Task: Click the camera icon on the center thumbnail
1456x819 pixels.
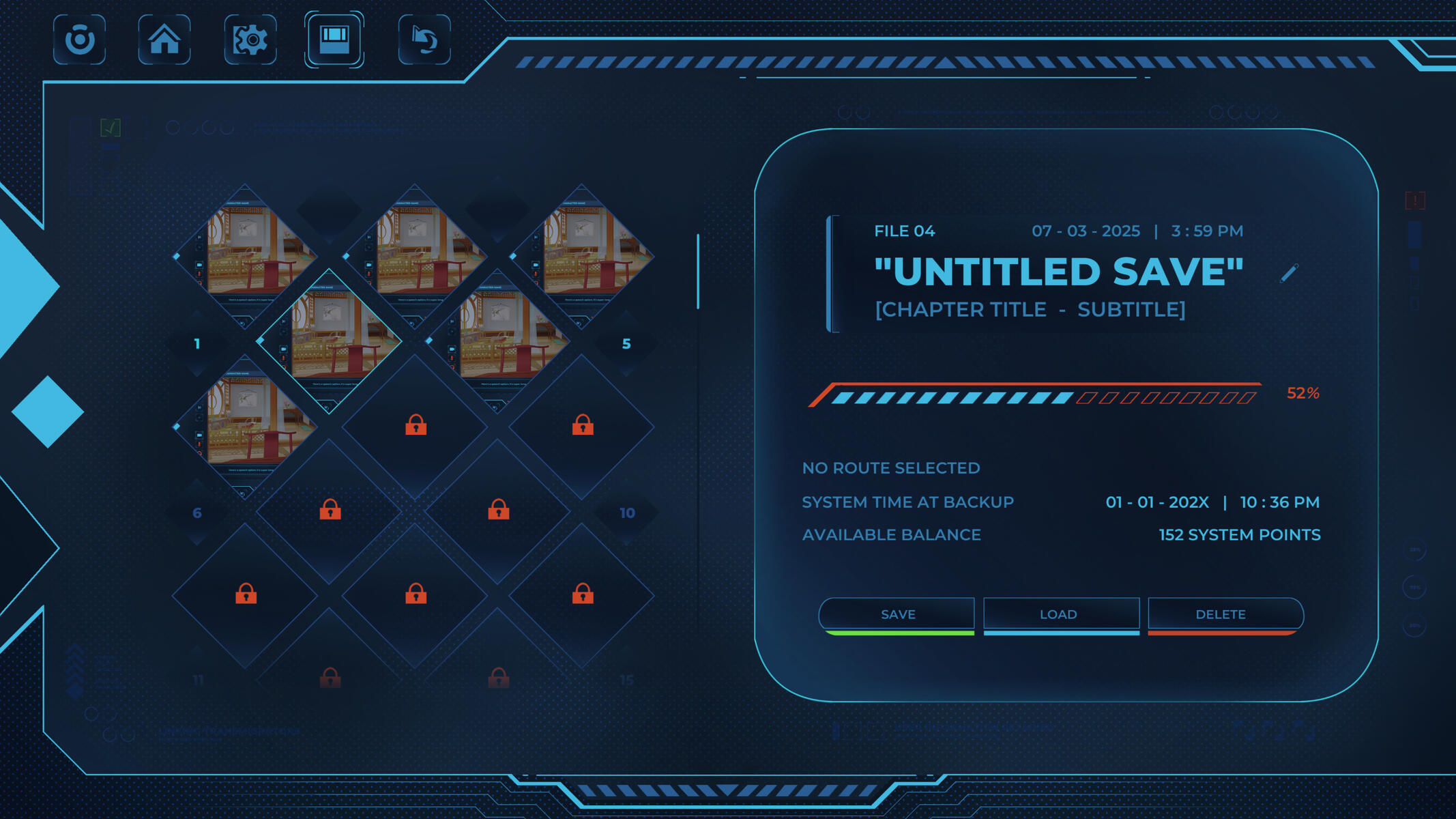Action: (283, 349)
